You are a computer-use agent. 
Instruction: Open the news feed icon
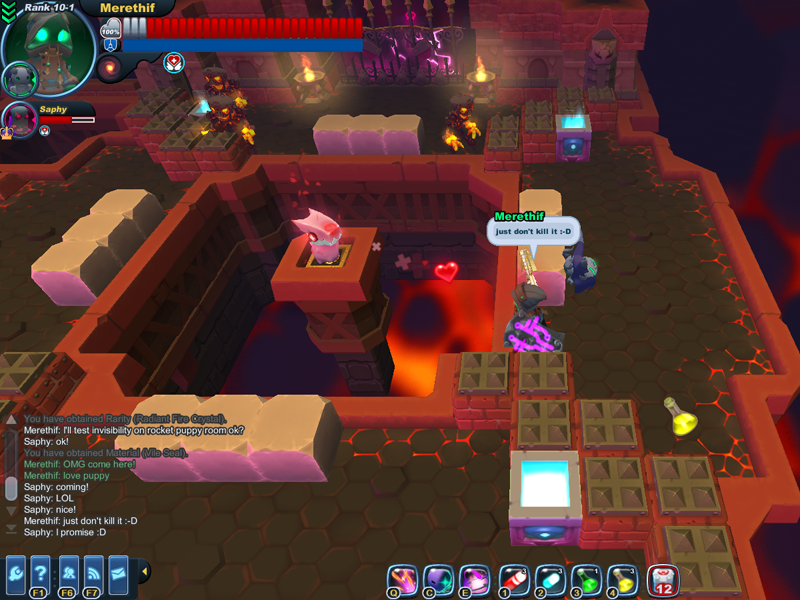[93, 573]
